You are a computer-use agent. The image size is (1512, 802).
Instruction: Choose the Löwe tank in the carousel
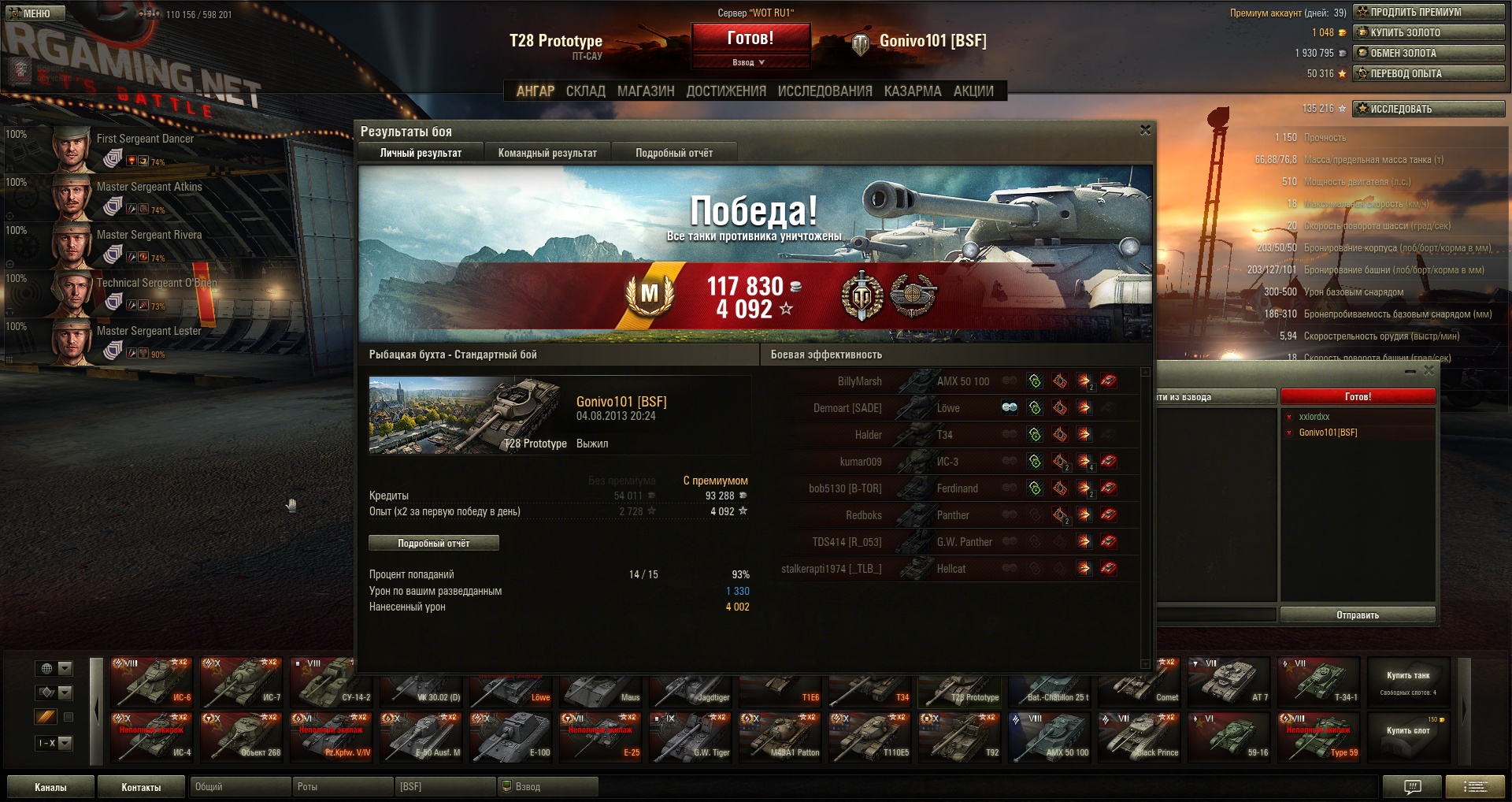tap(513, 687)
